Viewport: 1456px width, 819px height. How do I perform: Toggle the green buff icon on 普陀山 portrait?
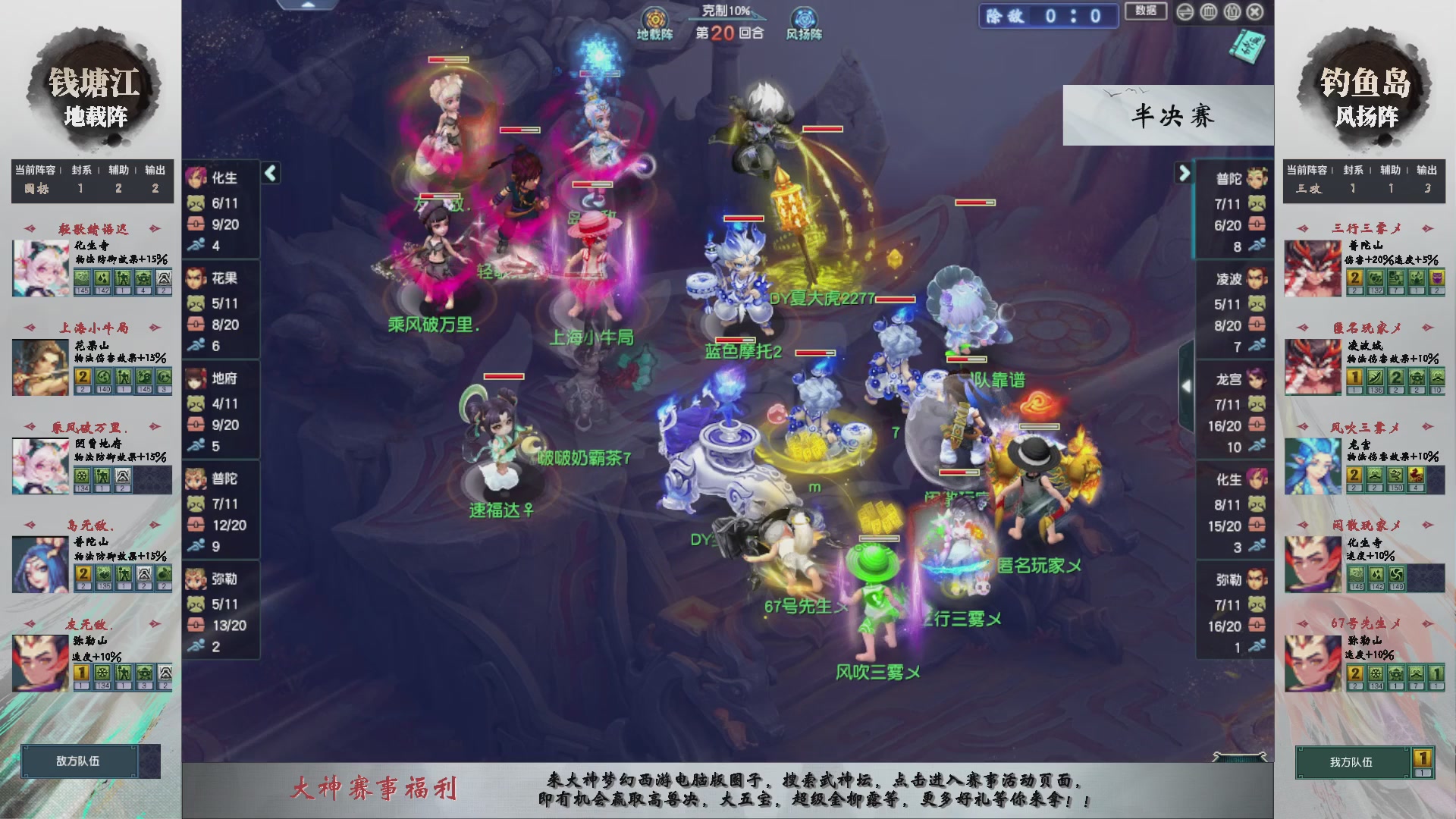tap(104, 575)
